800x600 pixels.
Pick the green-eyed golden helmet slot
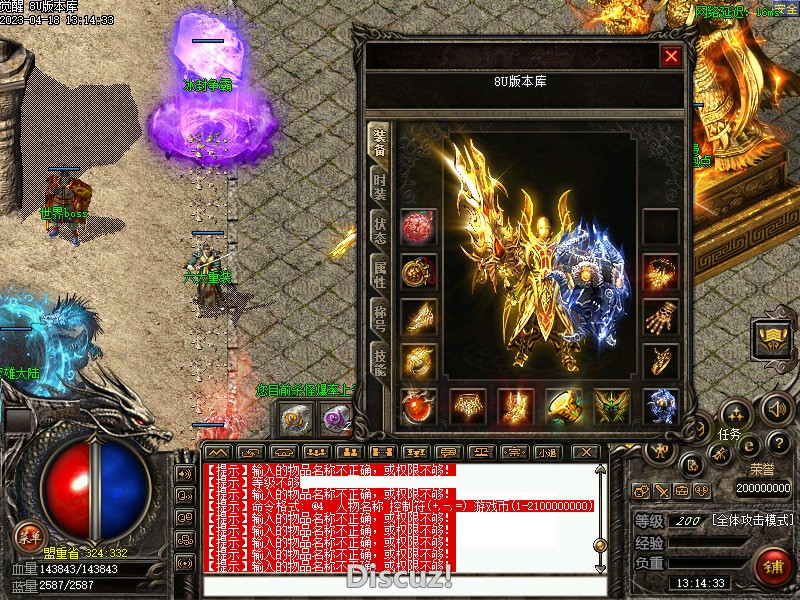(x=613, y=406)
